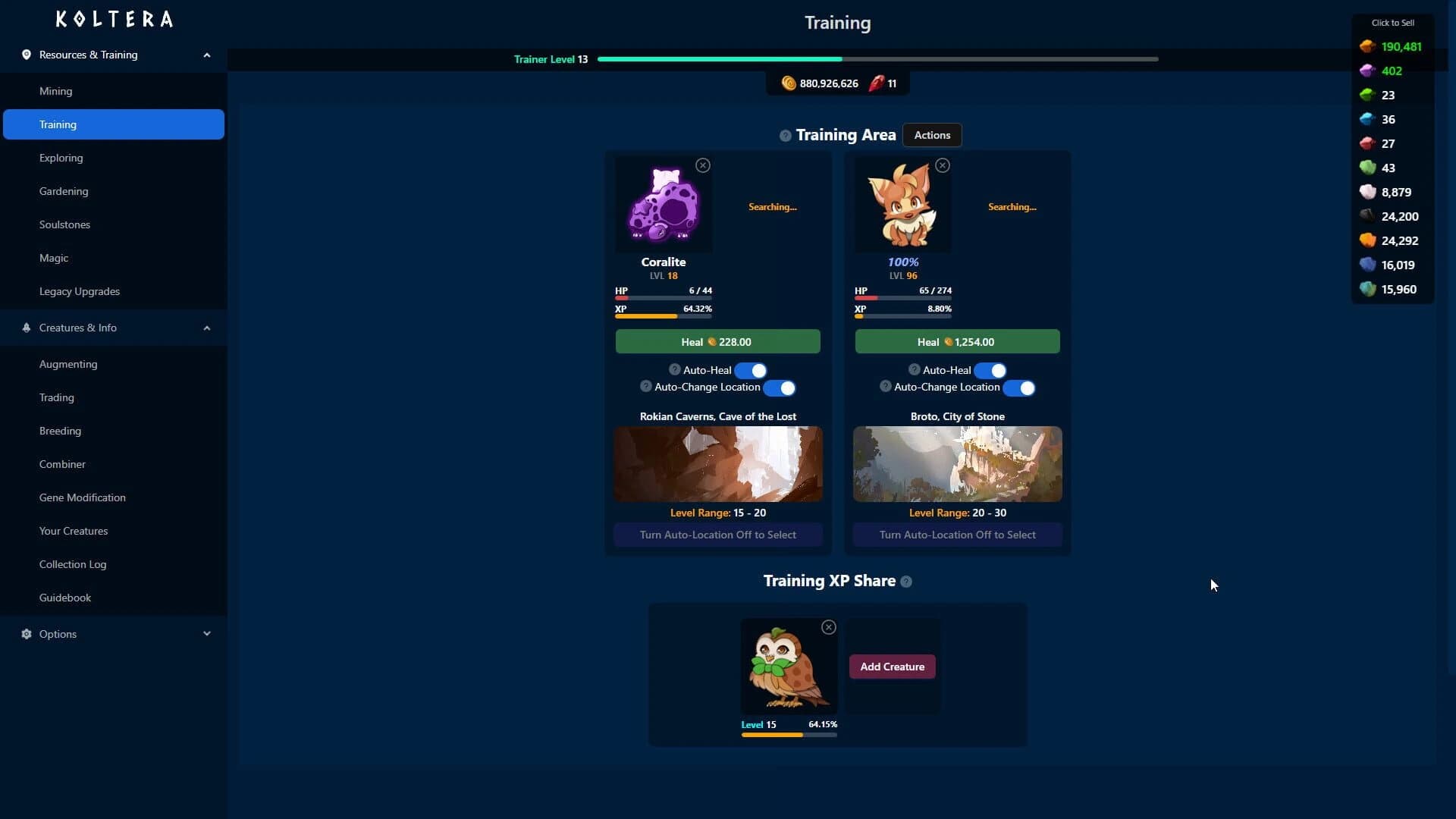Collapse the Resources & Training section
The image size is (1456, 819).
click(206, 54)
